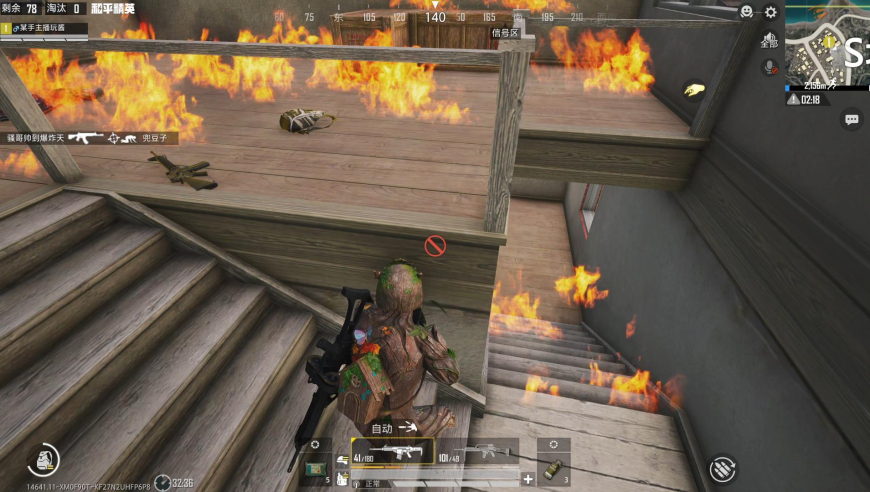Open the quick chat speech bubble

click(852, 120)
